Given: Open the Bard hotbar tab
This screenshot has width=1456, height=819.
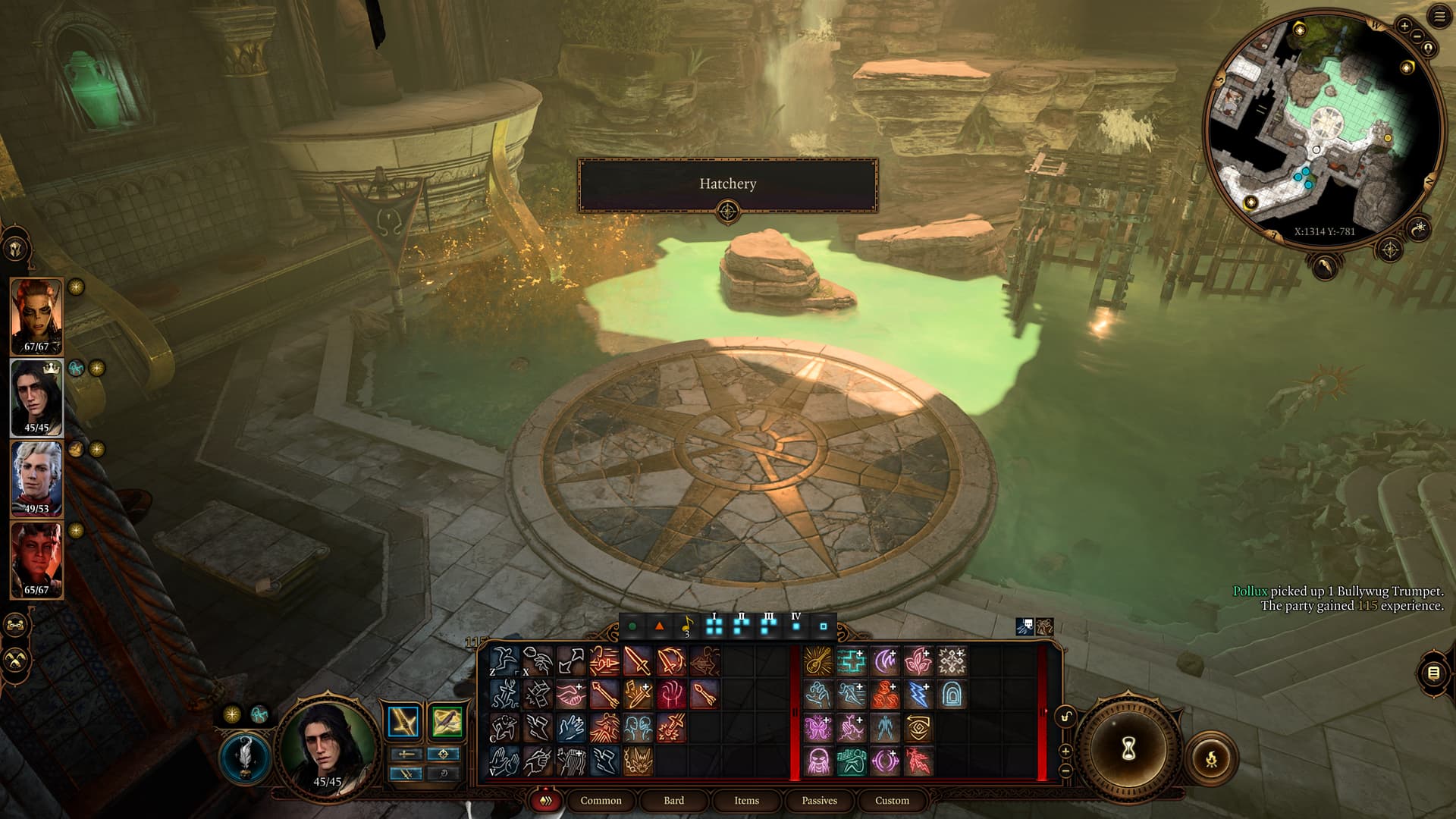Looking at the screenshot, I should click(673, 800).
